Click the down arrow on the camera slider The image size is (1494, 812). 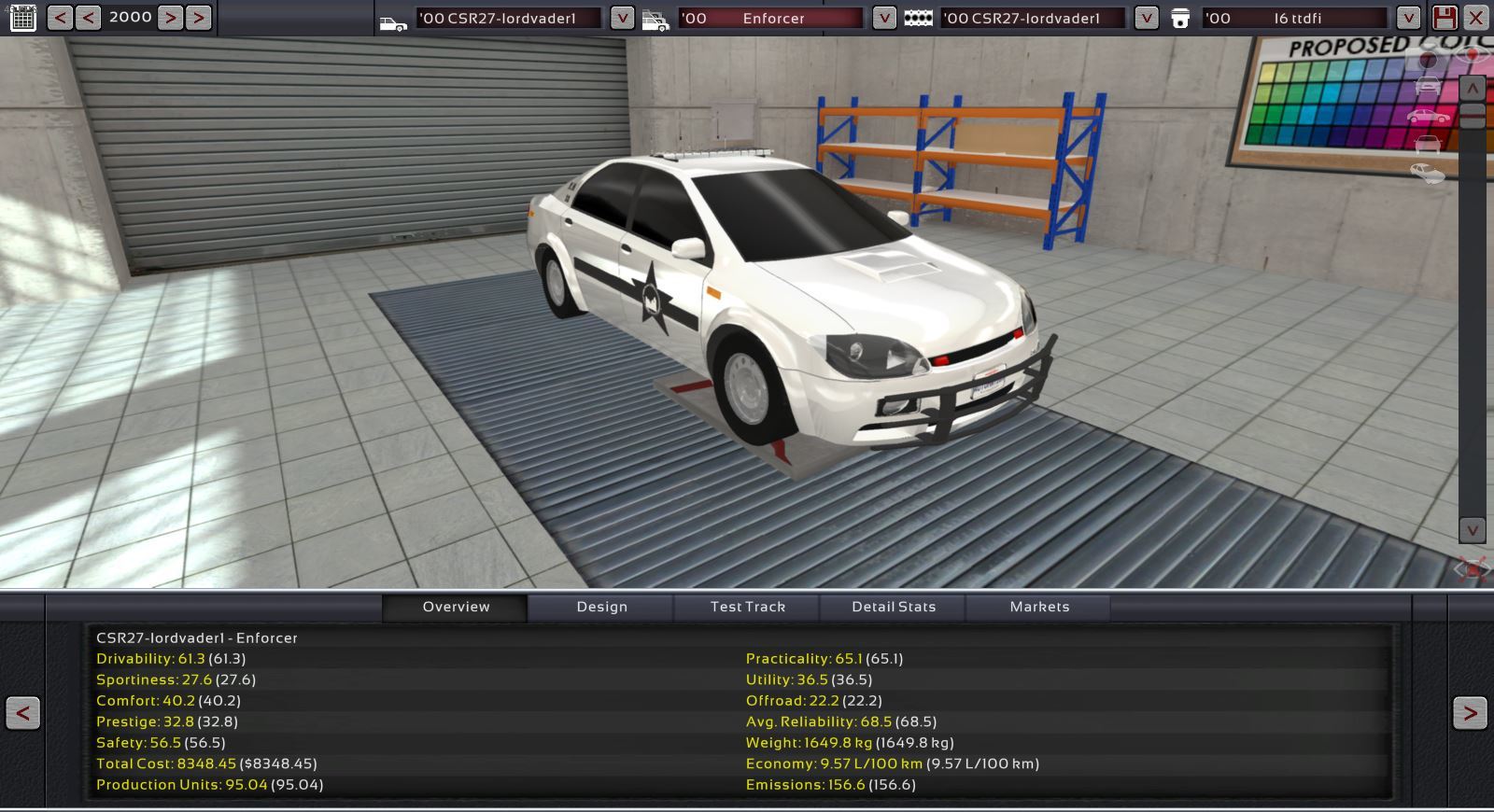click(1472, 530)
